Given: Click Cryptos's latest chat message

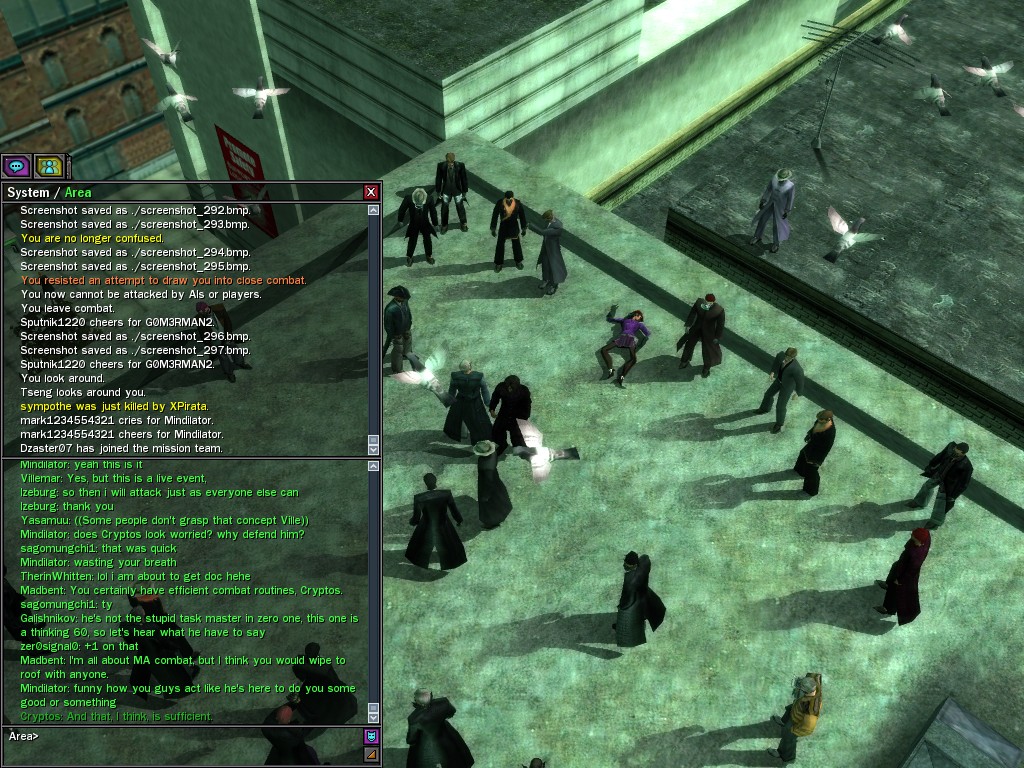Looking at the screenshot, I should (x=116, y=716).
